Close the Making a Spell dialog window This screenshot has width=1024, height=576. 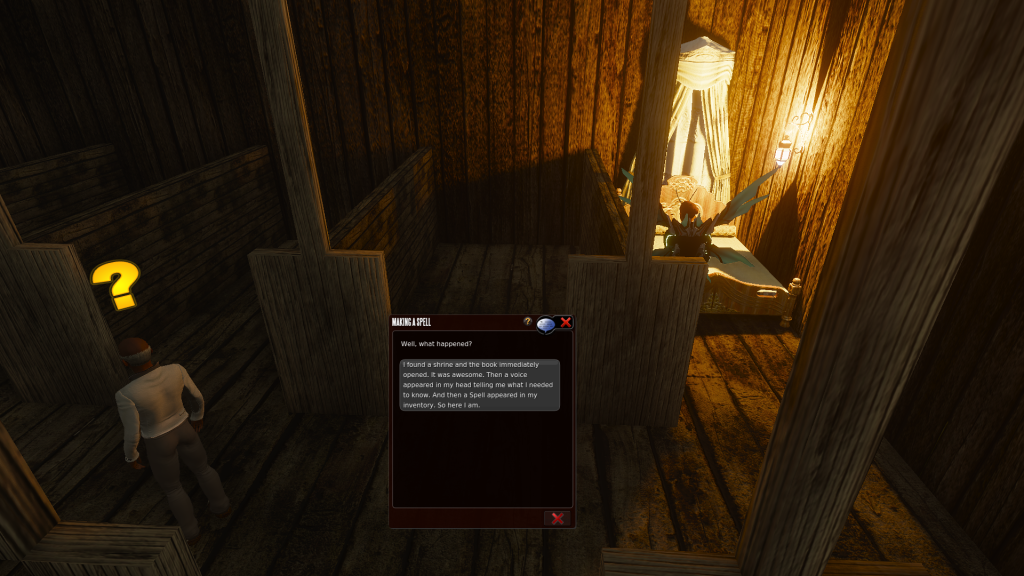(x=566, y=322)
